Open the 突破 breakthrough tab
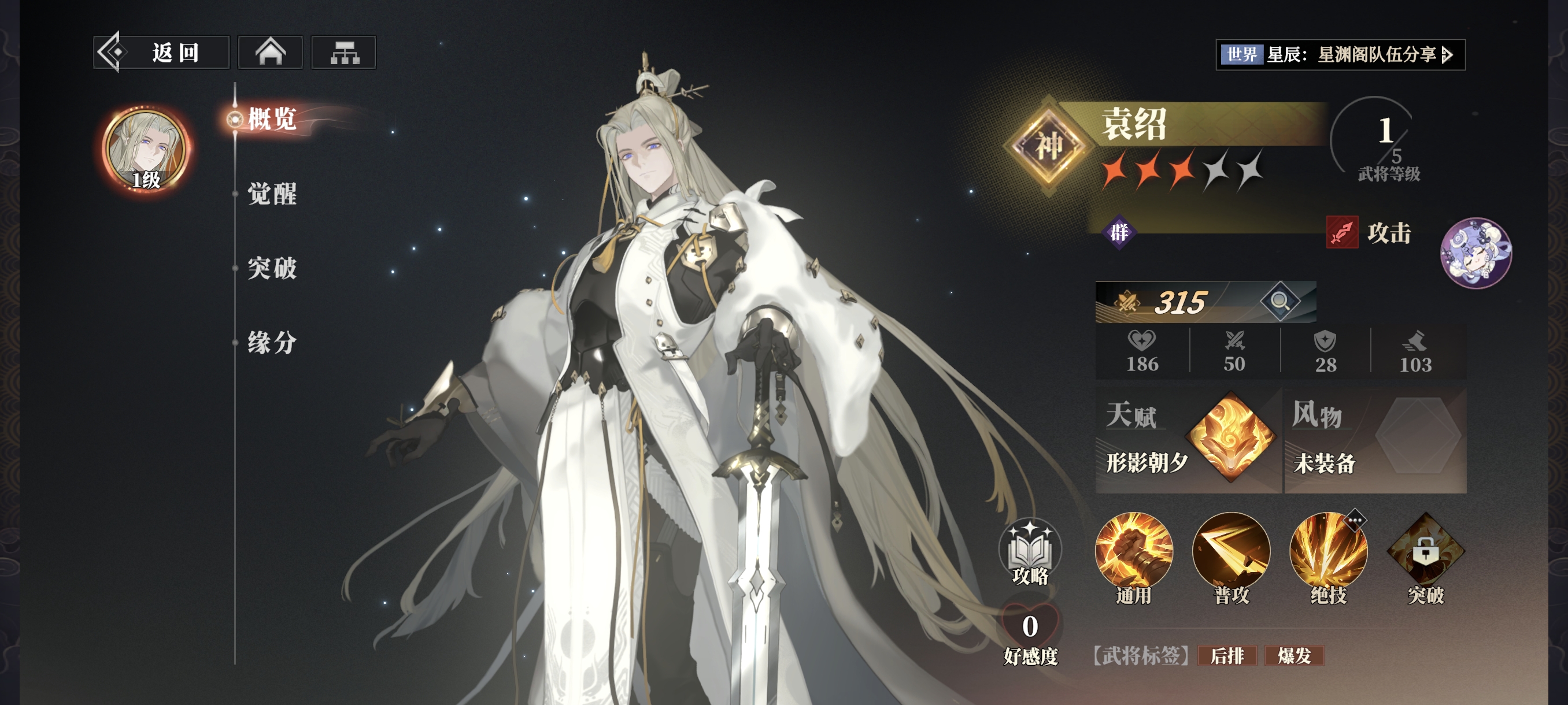The image size is (1568, 705). coord(272,268)
